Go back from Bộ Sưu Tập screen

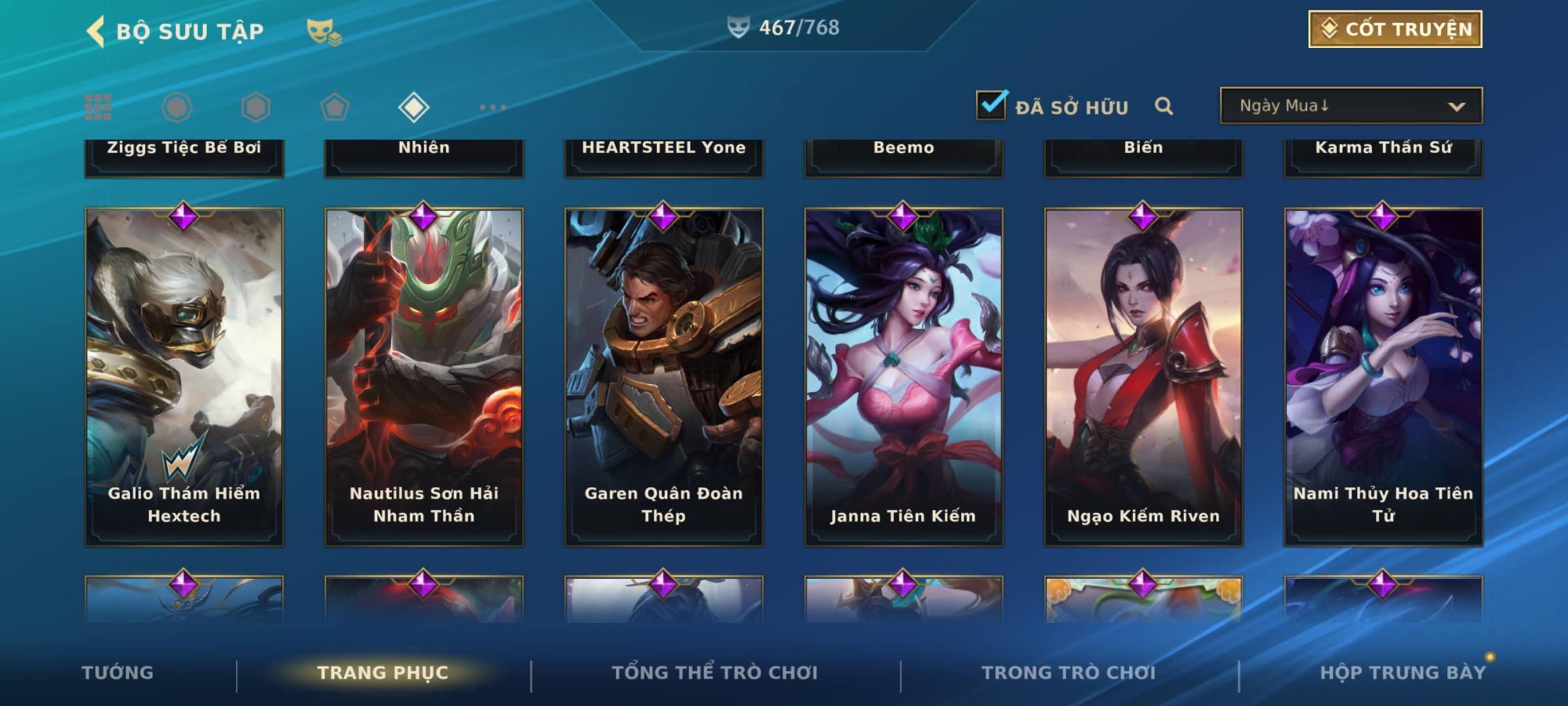[97, 31]
